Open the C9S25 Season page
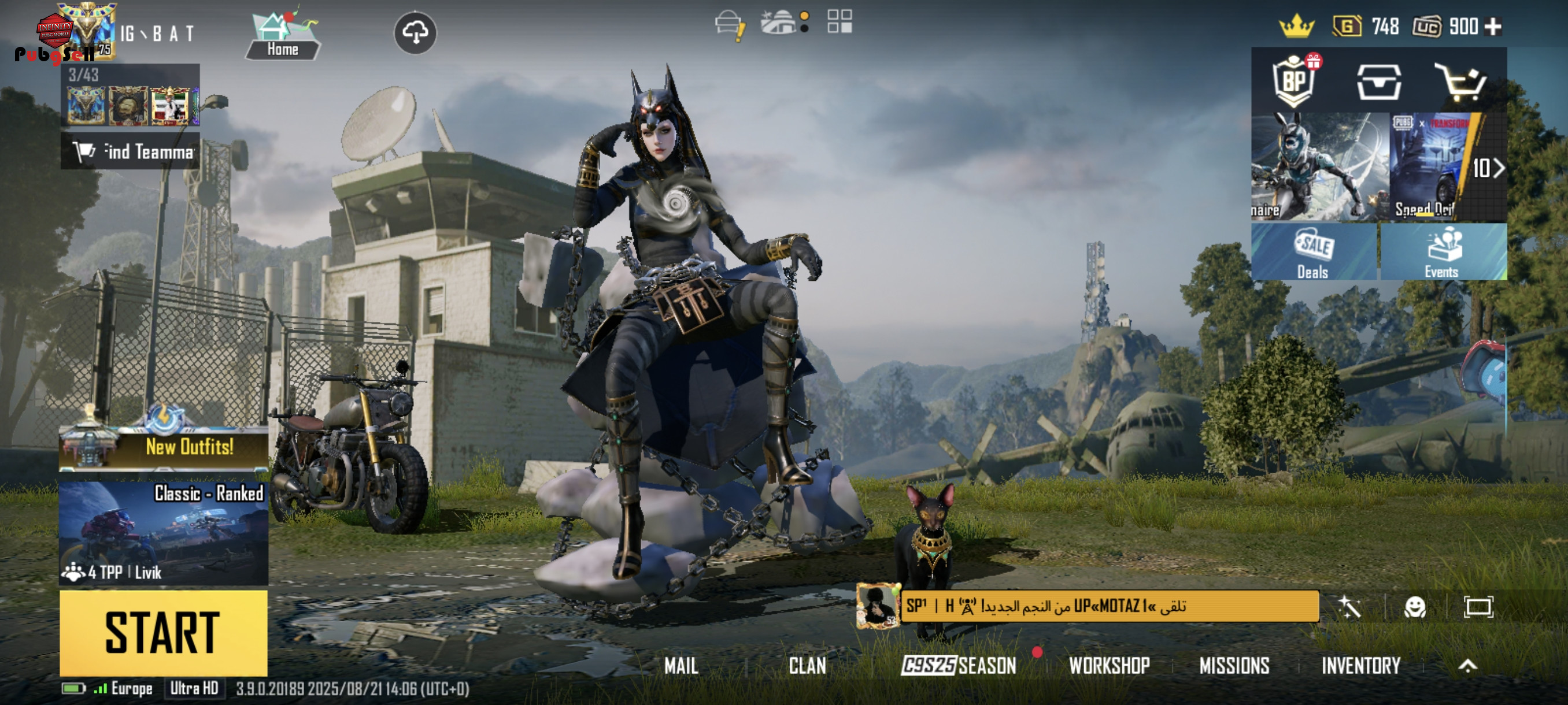 pyautogui.click(x=959, y=666)
